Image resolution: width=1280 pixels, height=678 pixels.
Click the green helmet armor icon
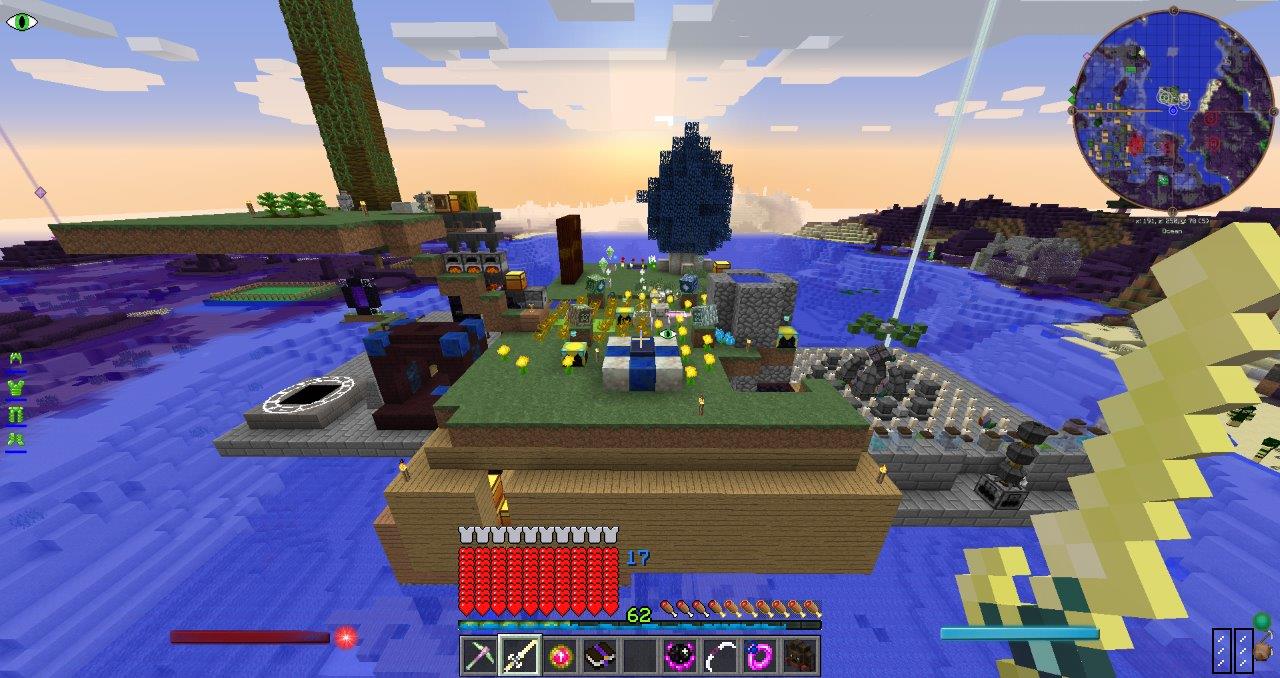(16, 359)
